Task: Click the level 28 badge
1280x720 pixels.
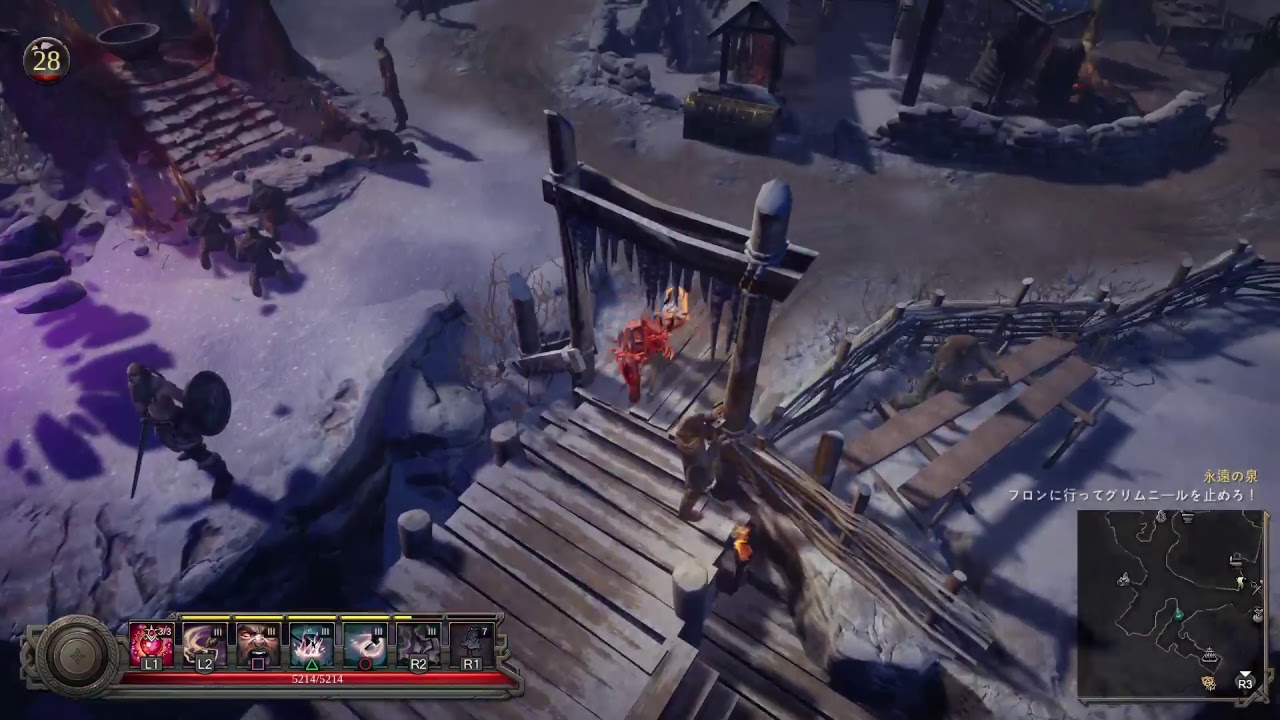Action: 46,61
